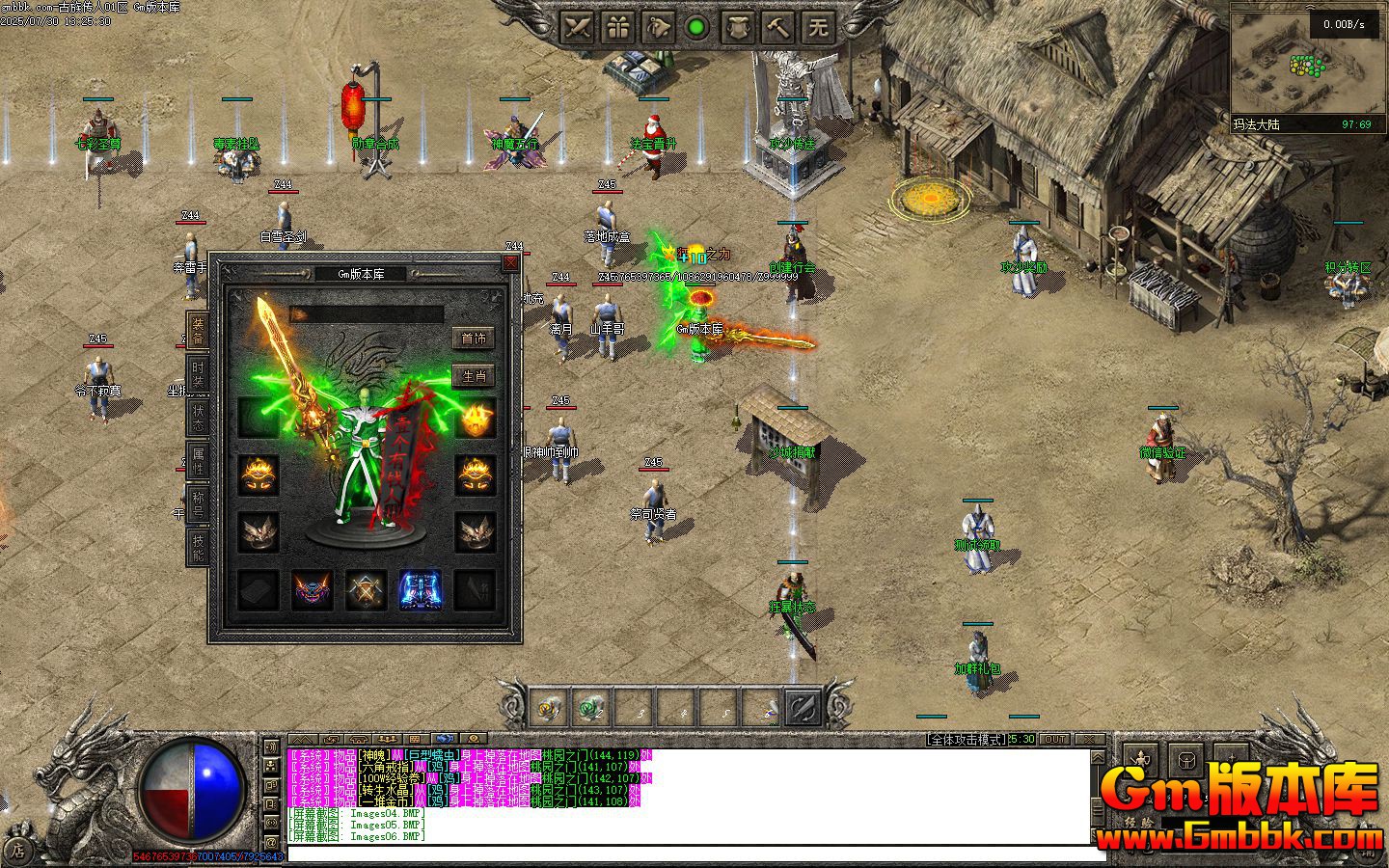Select the blue glowing boots equipment slot

click(x=420, y=590)
